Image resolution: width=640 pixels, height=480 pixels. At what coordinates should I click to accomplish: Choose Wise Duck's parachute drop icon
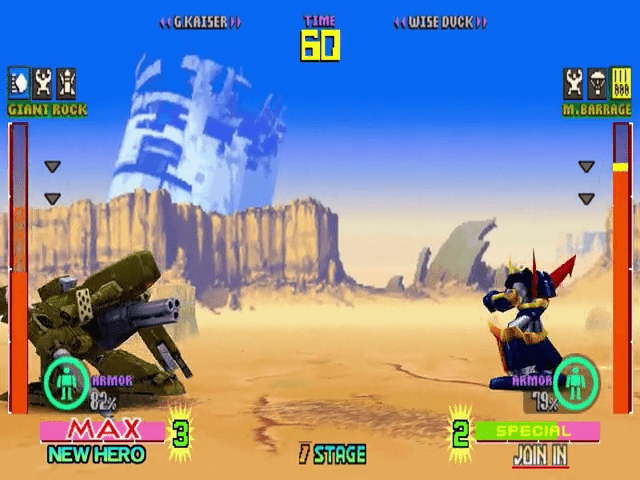point(597,80)
